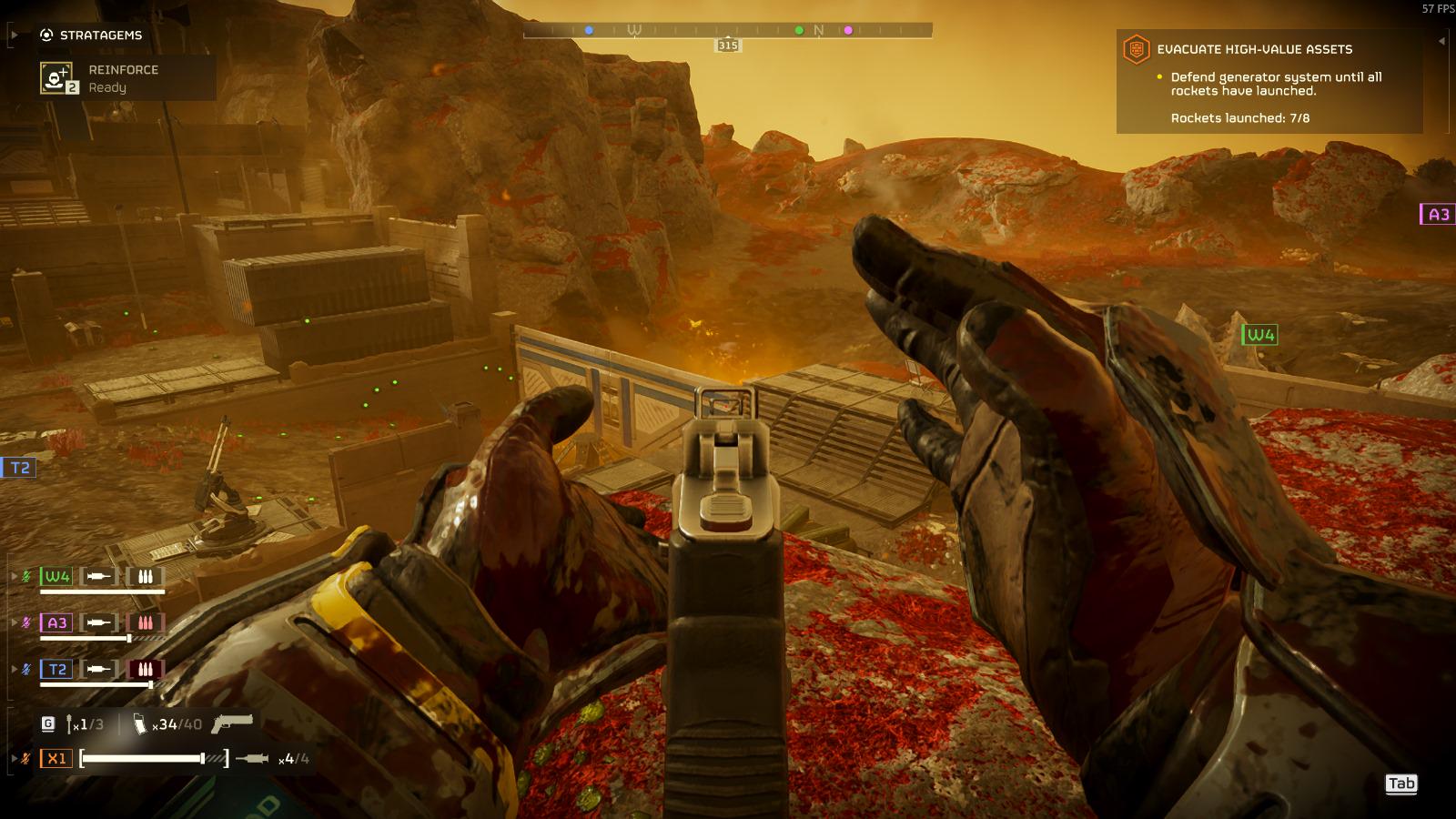
Task: Select squadmate A3 in the squad list
Action: [x=56, y=622]
